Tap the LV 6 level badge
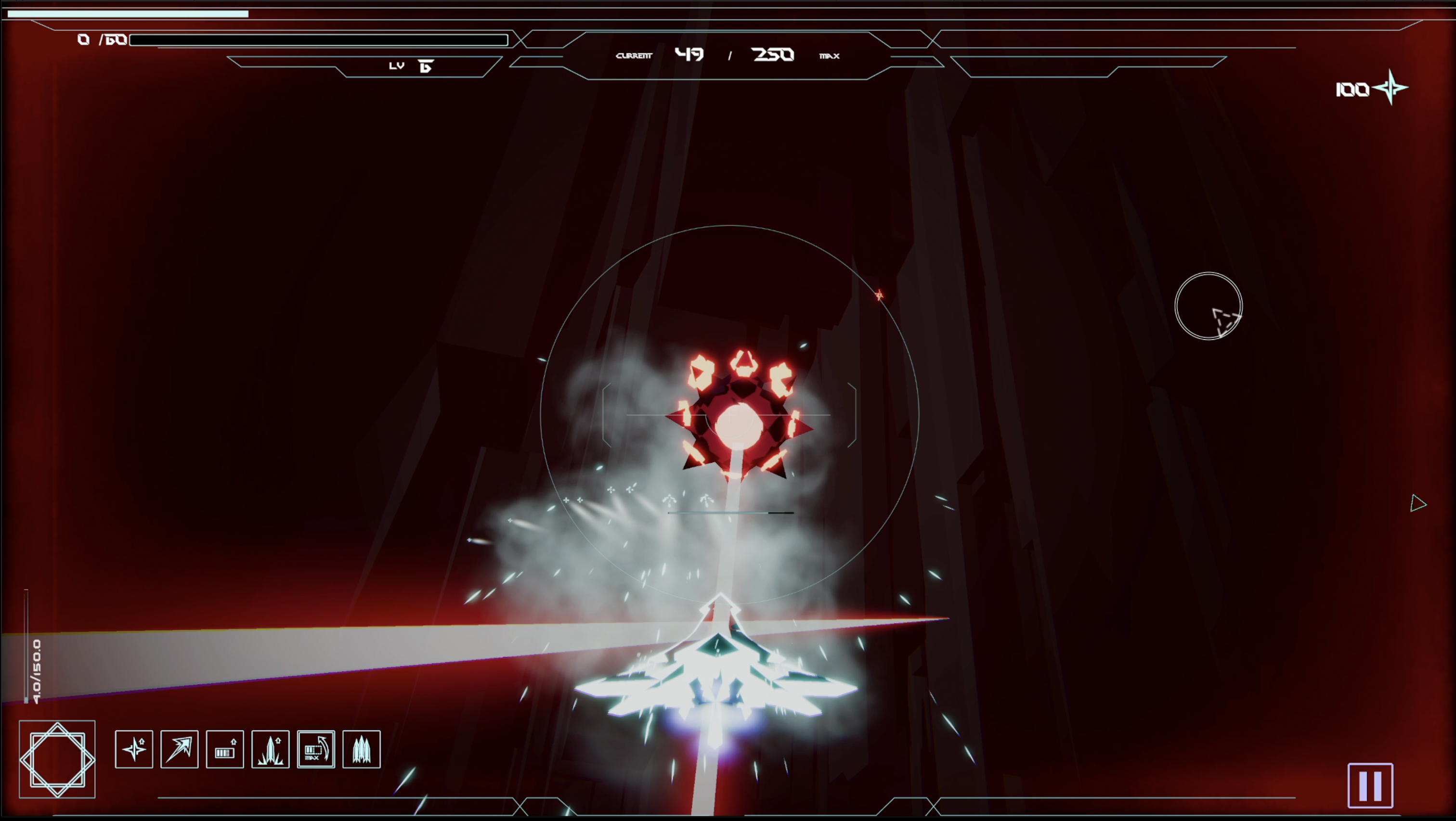Viewport: 1456px width, 821px height. pyautogui.click(x=411, y=65)
